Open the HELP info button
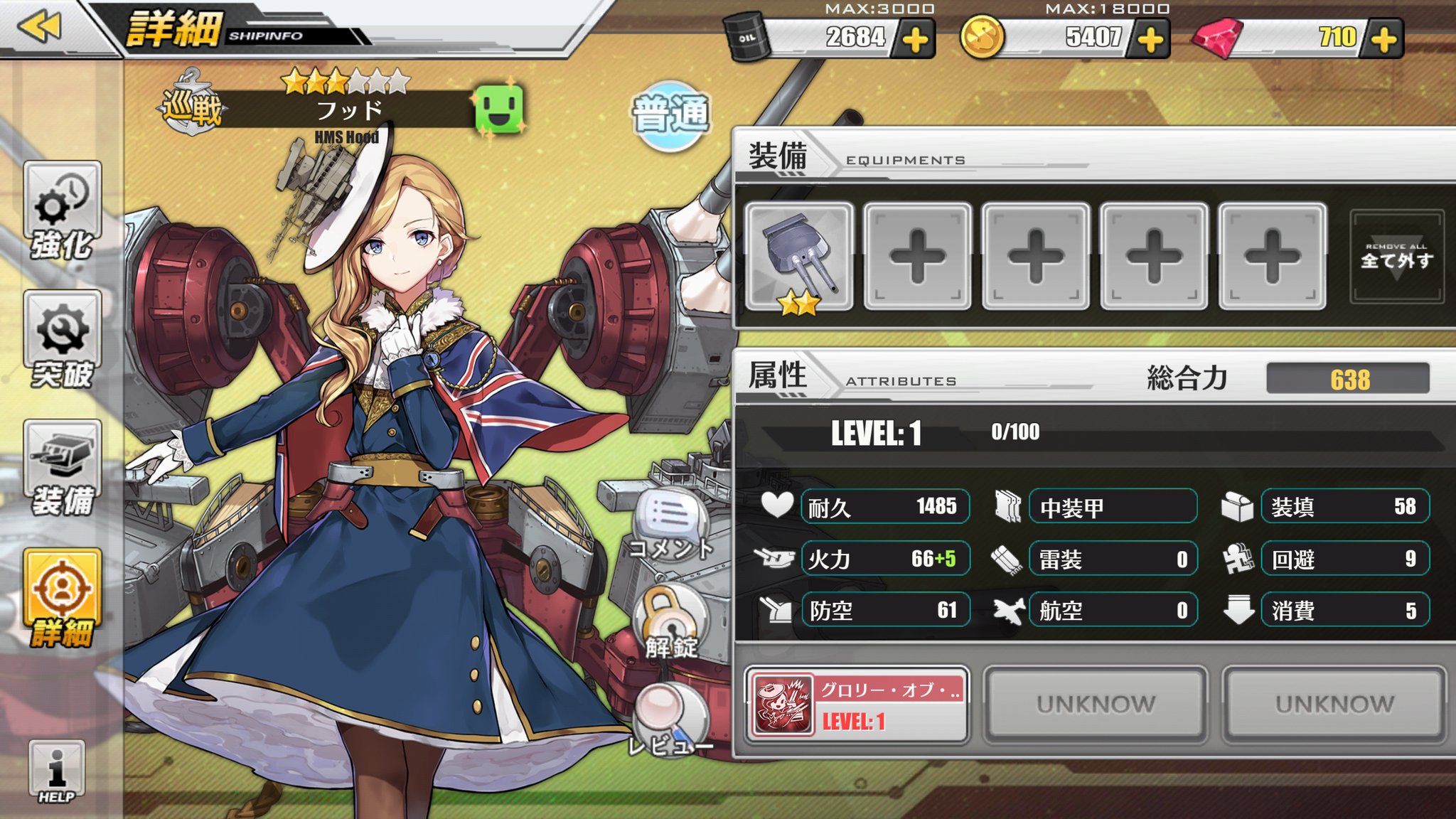The width and height of the screenshot is (1456, 819). [x=57, y=771]
